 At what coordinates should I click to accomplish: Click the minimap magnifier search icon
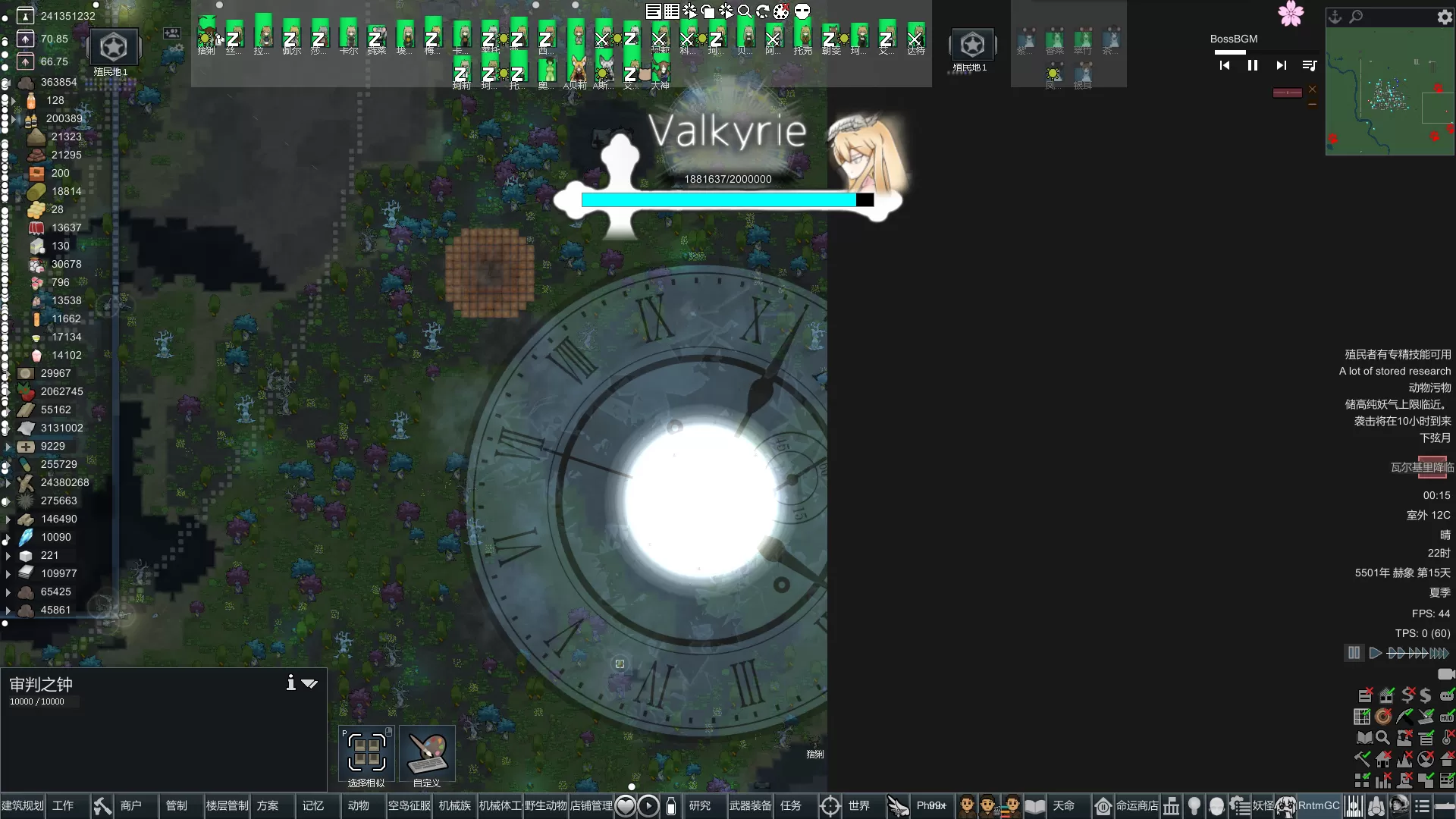(x=1356, y=17)
